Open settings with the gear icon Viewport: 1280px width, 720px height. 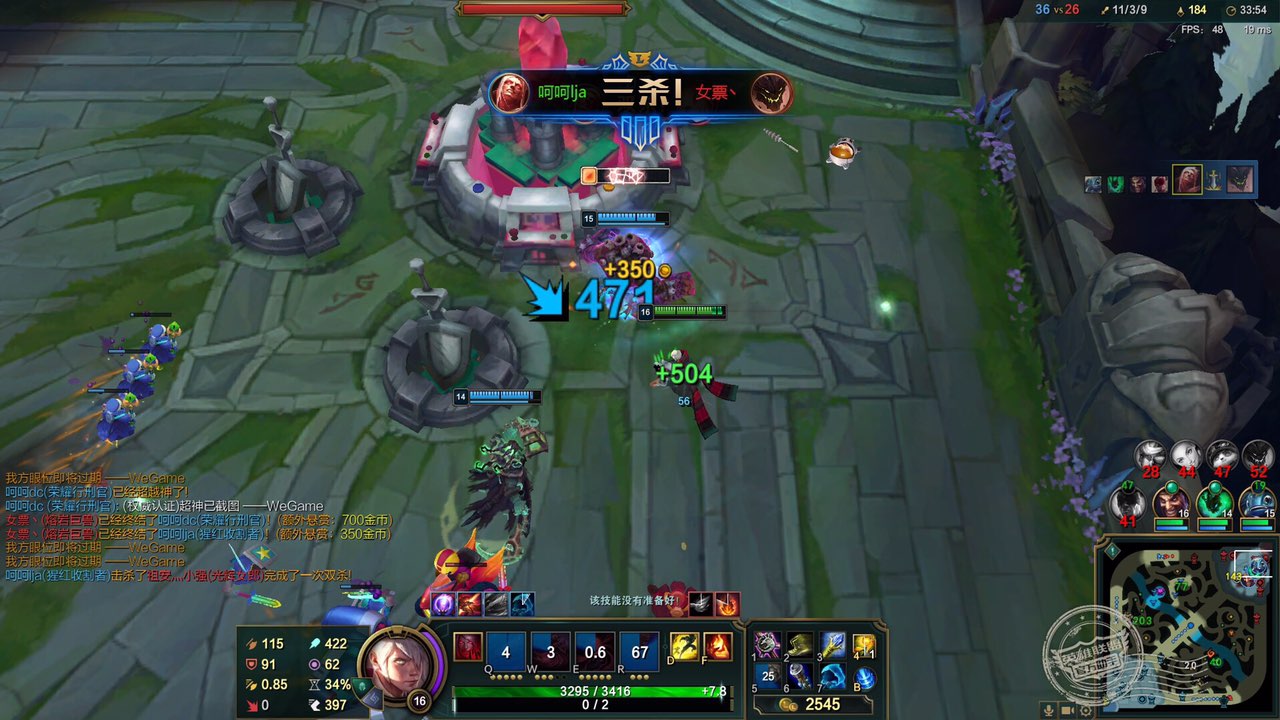coord(1087,711)
